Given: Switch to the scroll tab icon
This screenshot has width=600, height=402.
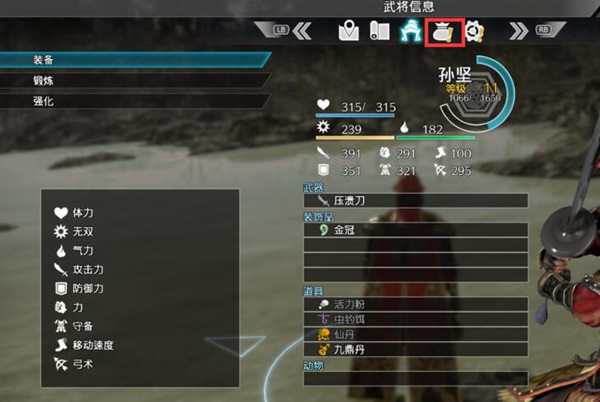Looking at the screenshot, I should (x=379, y=31).
